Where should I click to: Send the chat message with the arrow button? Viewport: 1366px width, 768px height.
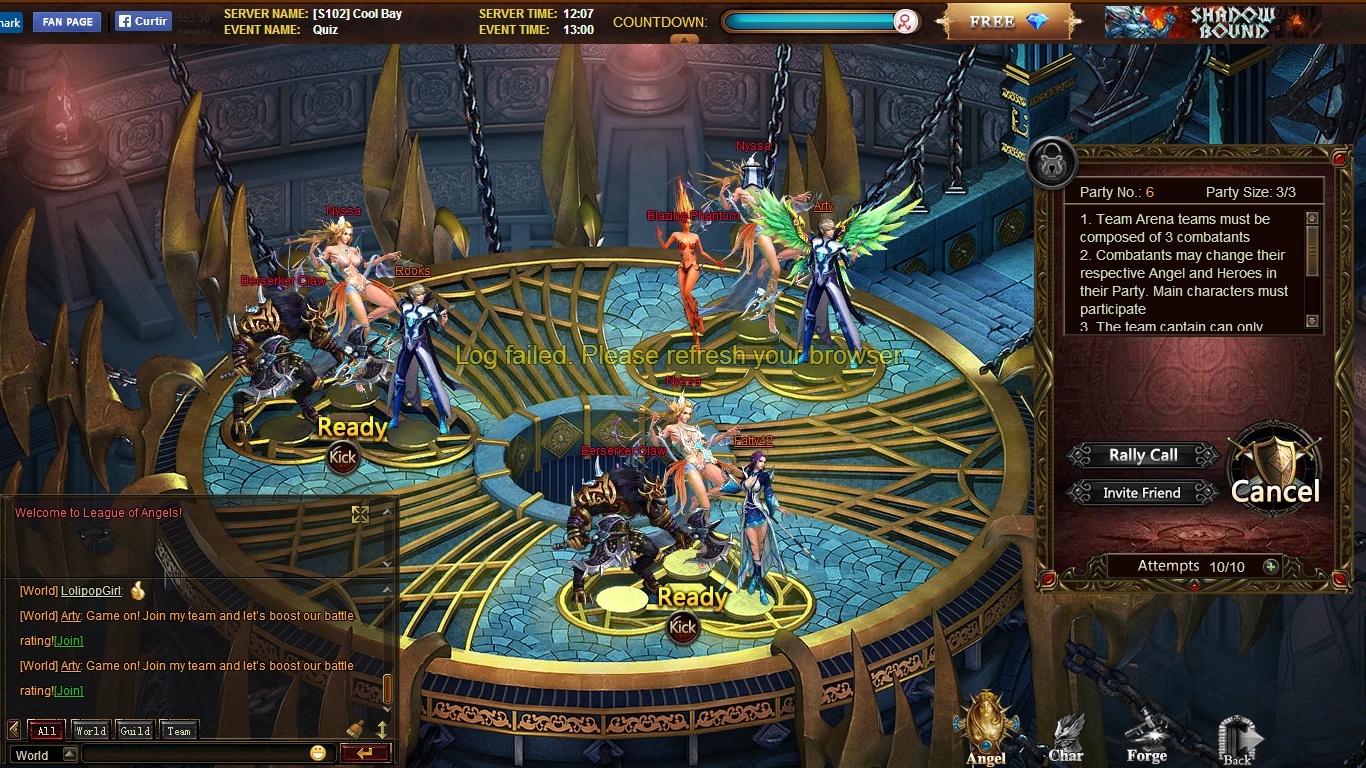tap(365, 753)
